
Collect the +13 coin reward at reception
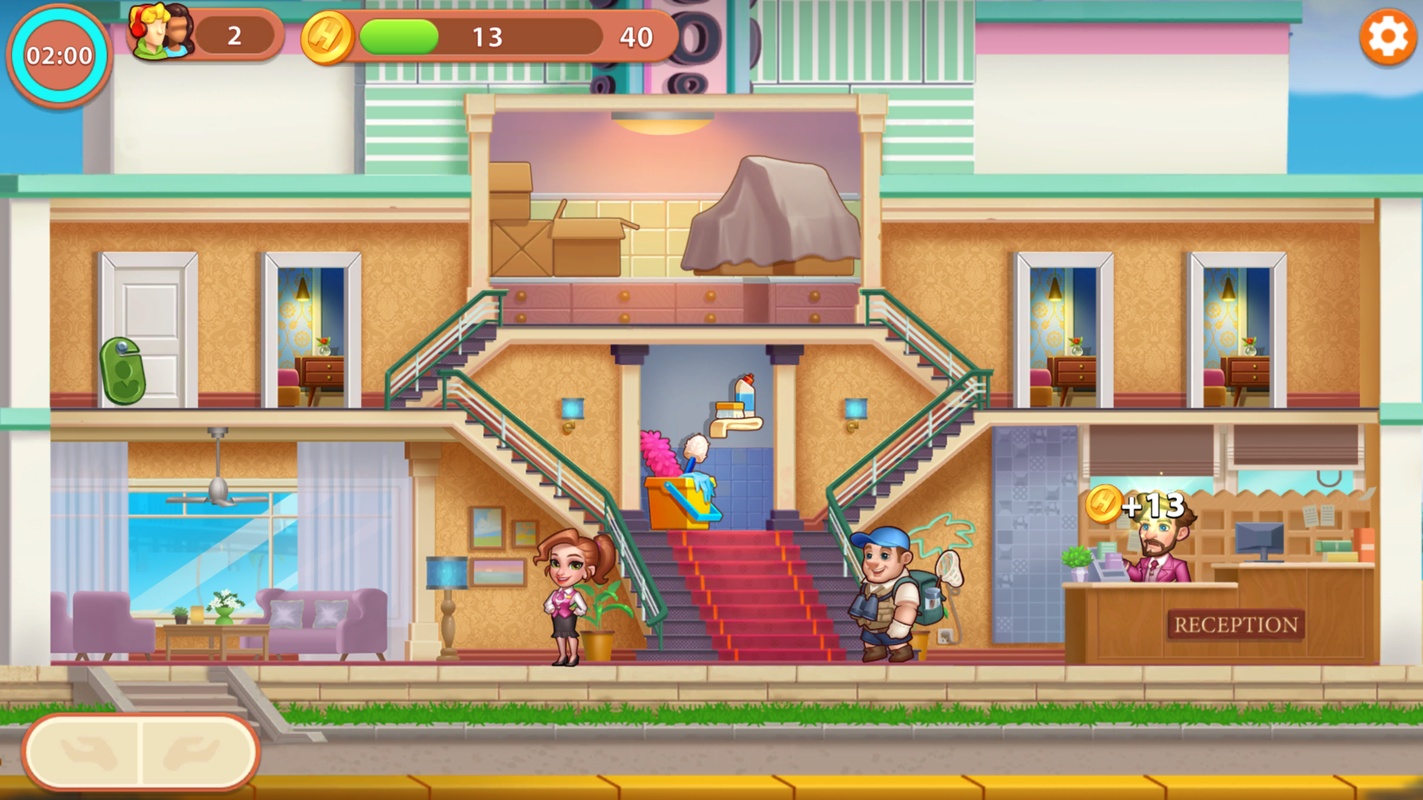[x=1105, y=504]
